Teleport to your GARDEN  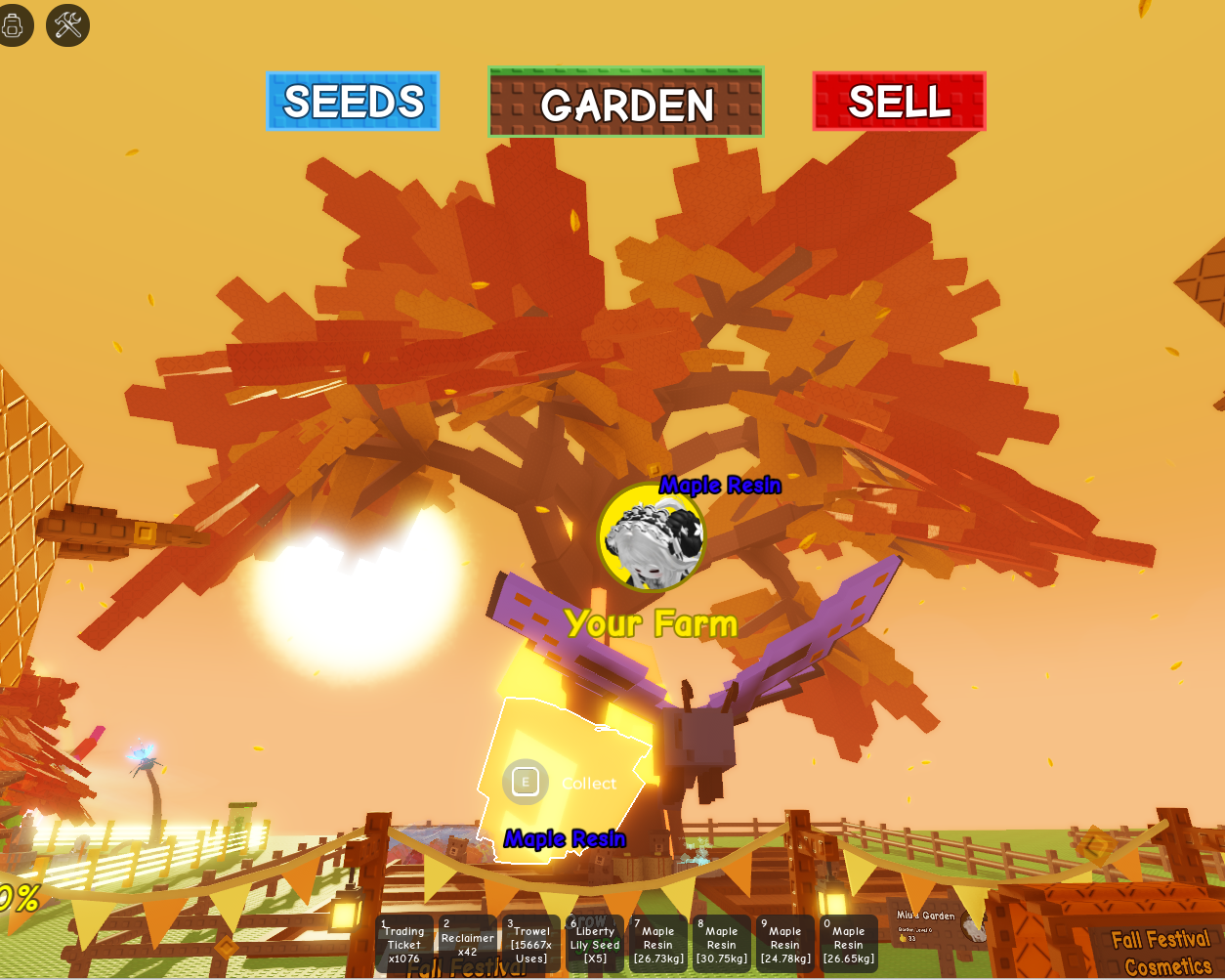[x=625, y=103]
